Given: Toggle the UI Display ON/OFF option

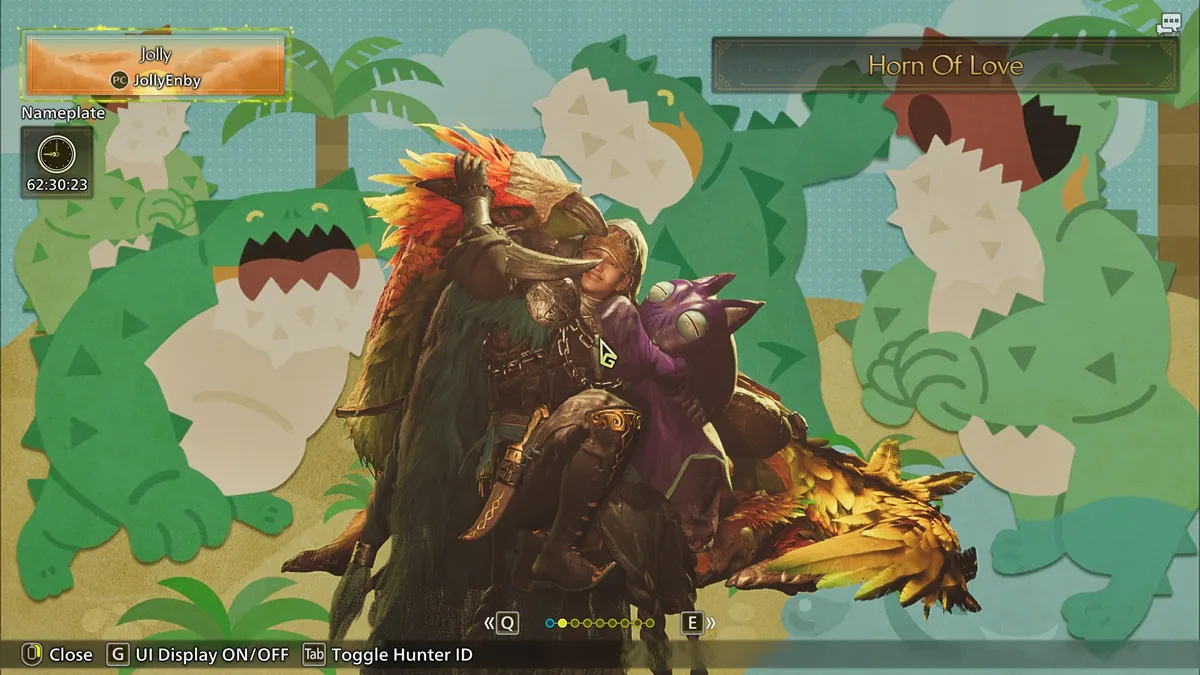Looking at the screenshot, I should point(199,655).
